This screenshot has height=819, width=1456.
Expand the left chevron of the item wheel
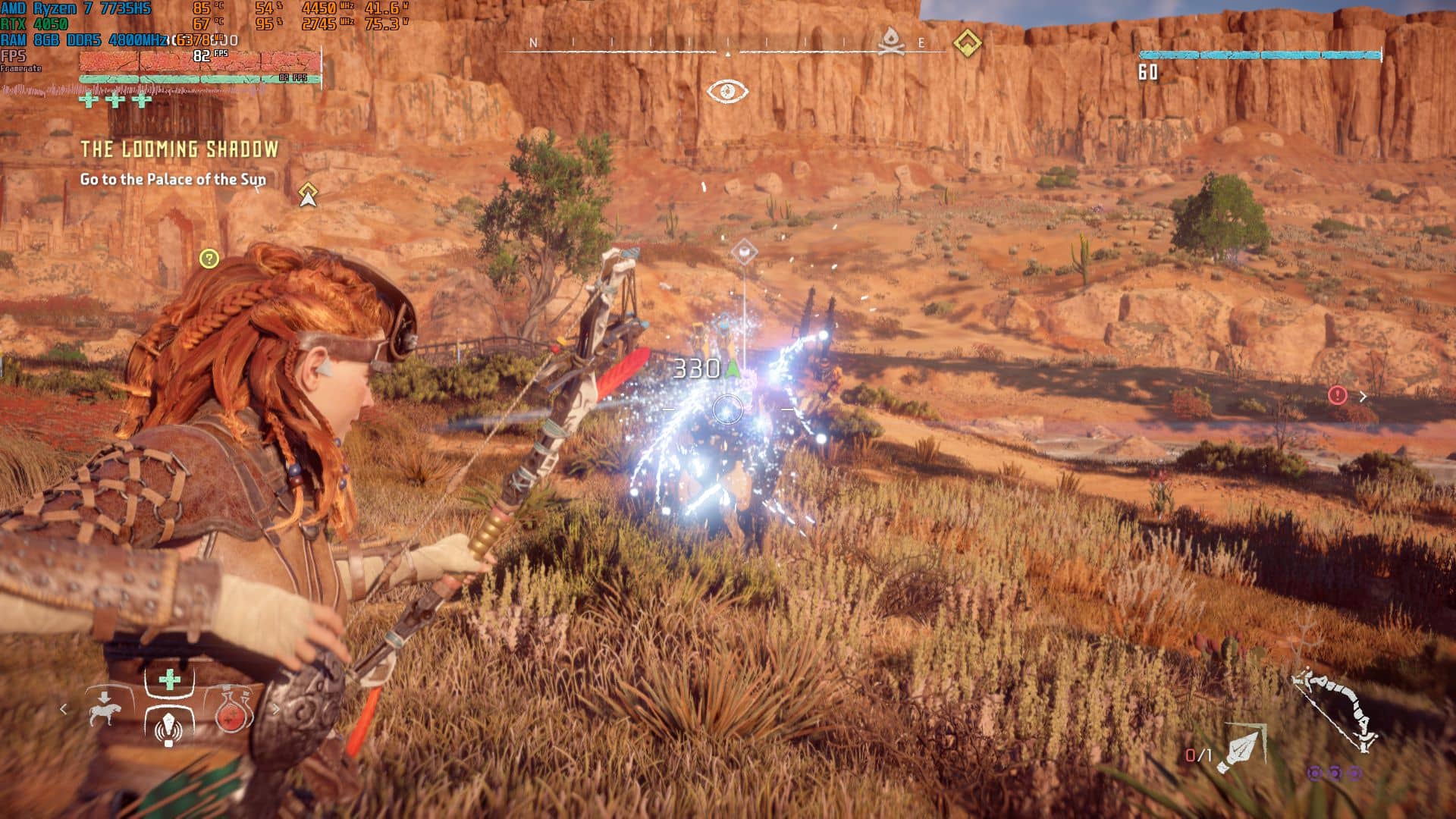coord(63,710)
